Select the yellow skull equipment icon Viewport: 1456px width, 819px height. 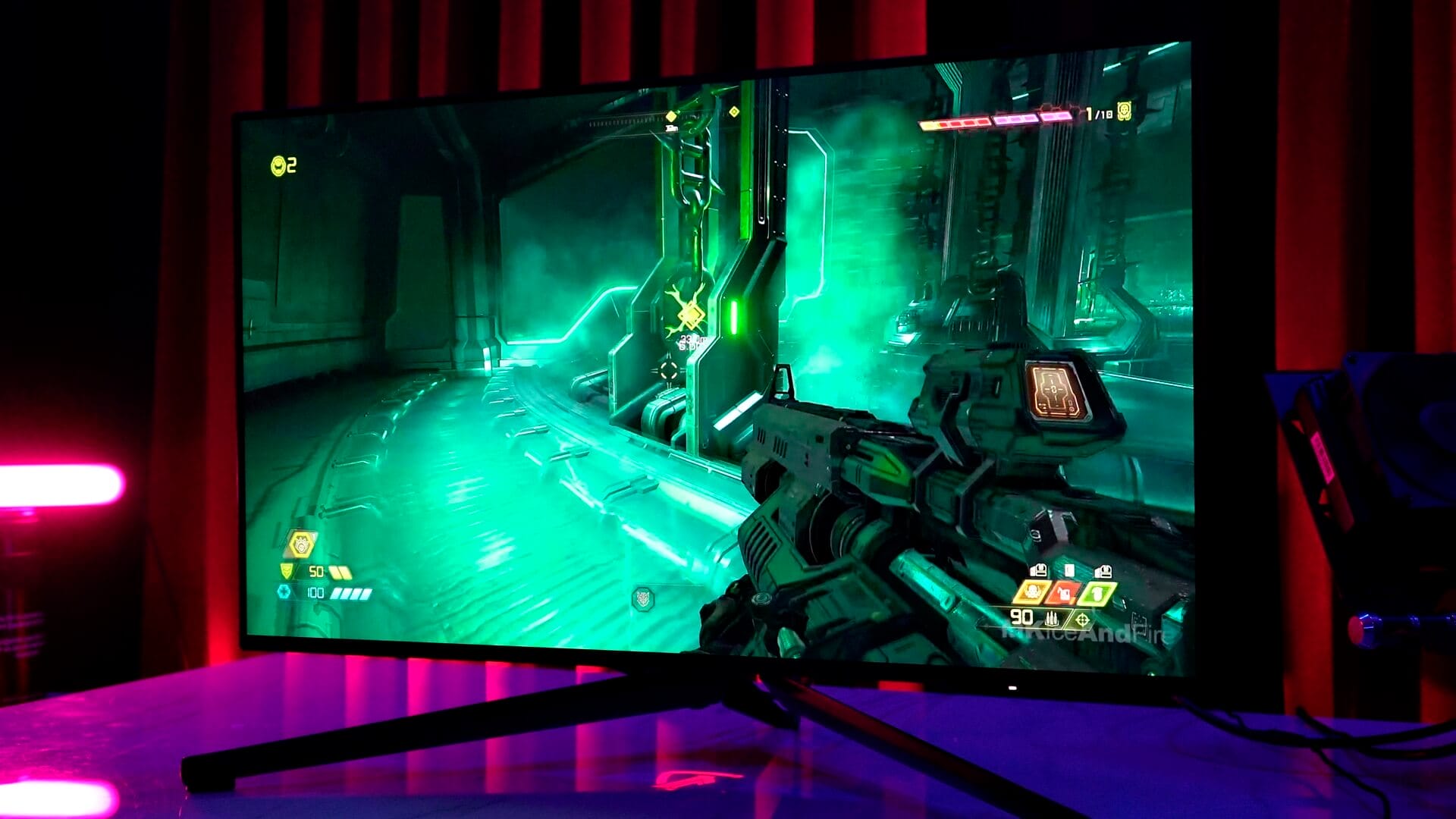pos(1032,591)
